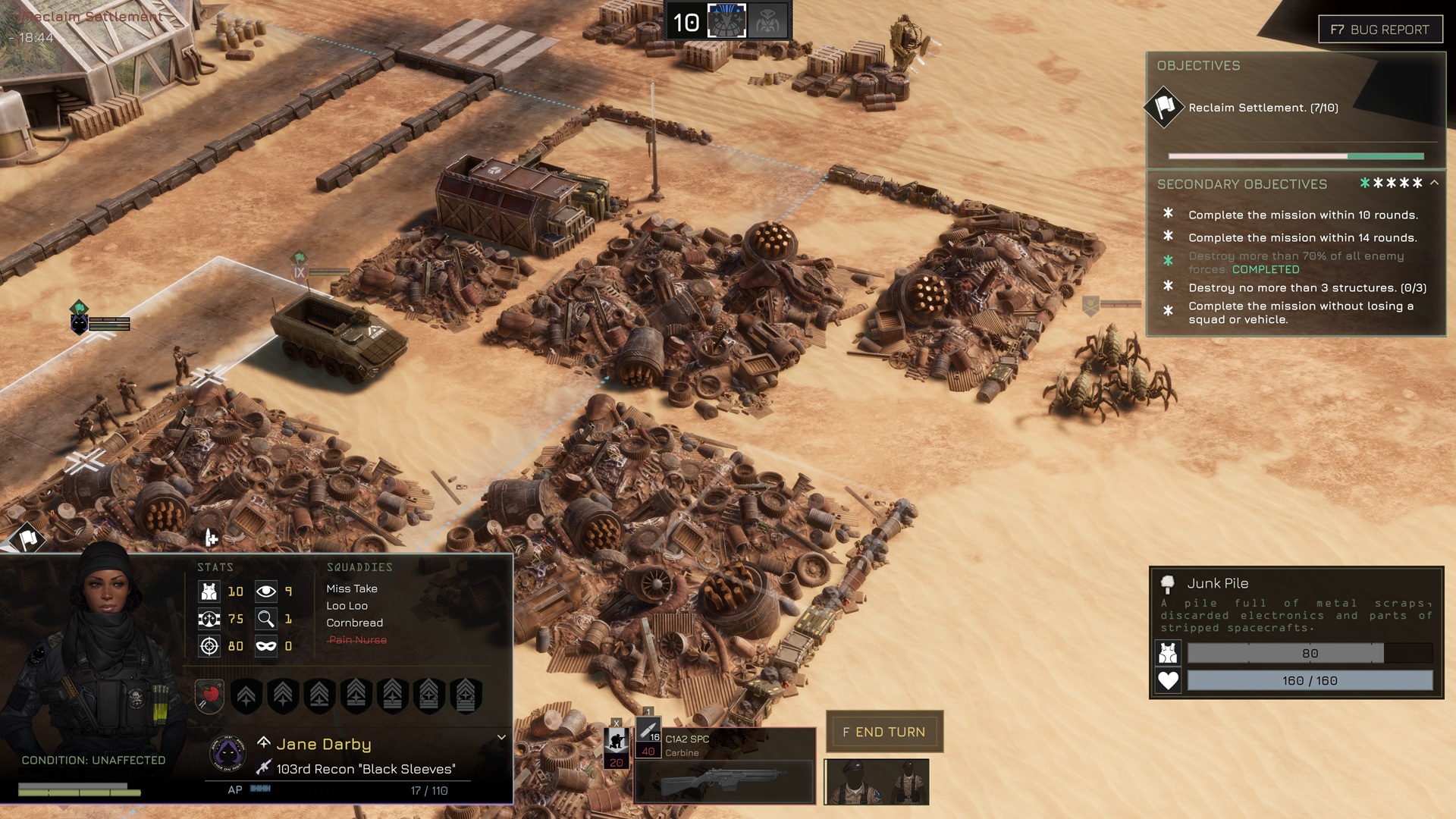Collapse the Secondary Objectives panel
1456x819 pixels.
tap(1434, 183)
